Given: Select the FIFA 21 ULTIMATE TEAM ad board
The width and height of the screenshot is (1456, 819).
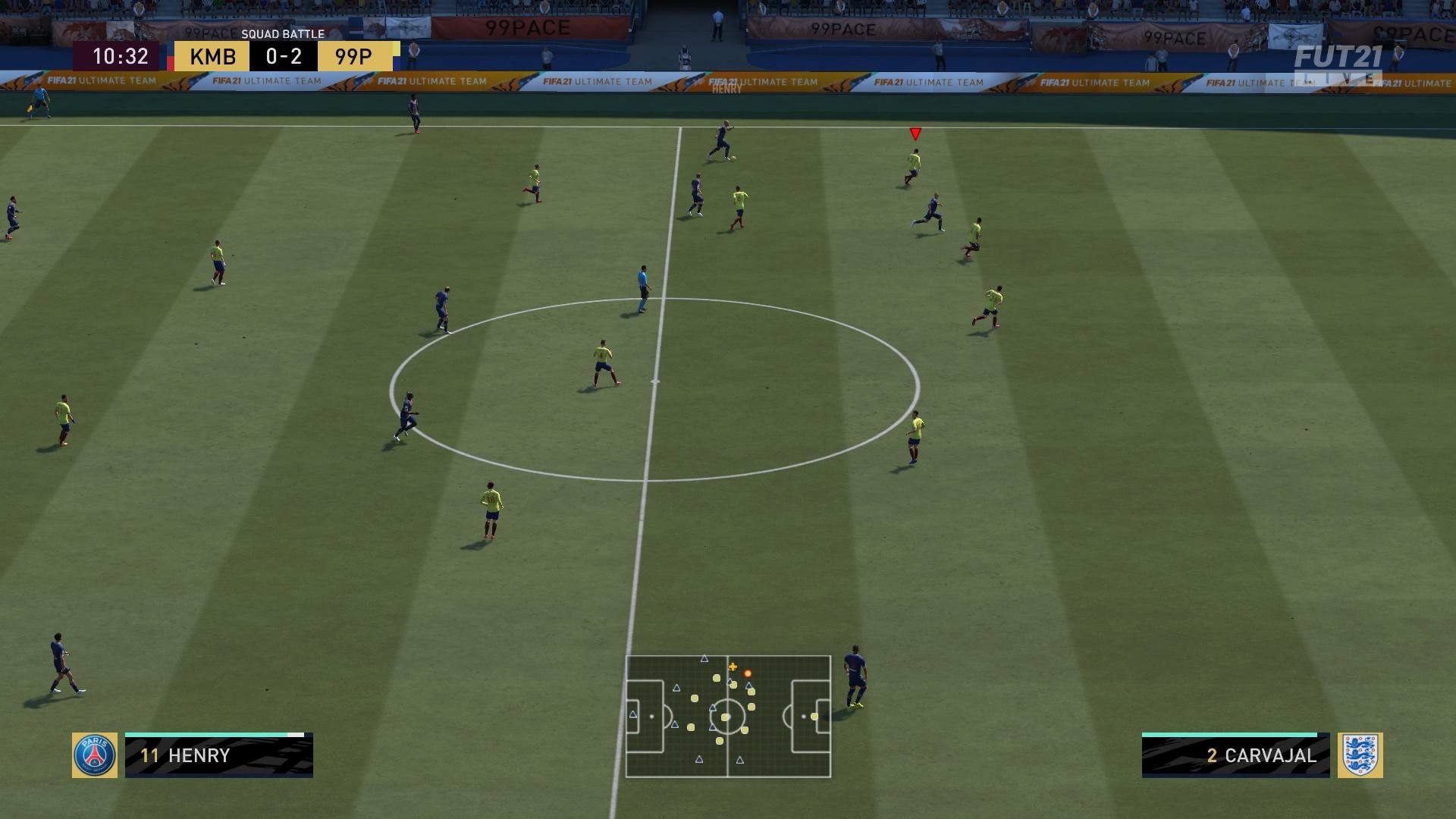Looking at the screenshot, I should tap(599, 80).
